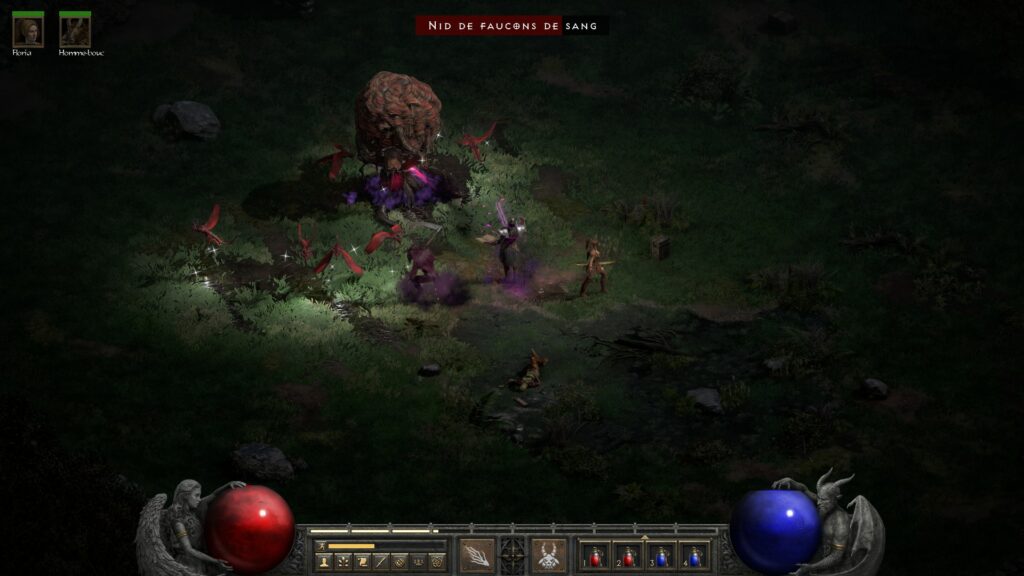The image size is (1024, 576).
Task: Use the red healing potion in belt slot 2
Action: pyautogui.click(x=629, y=556)
